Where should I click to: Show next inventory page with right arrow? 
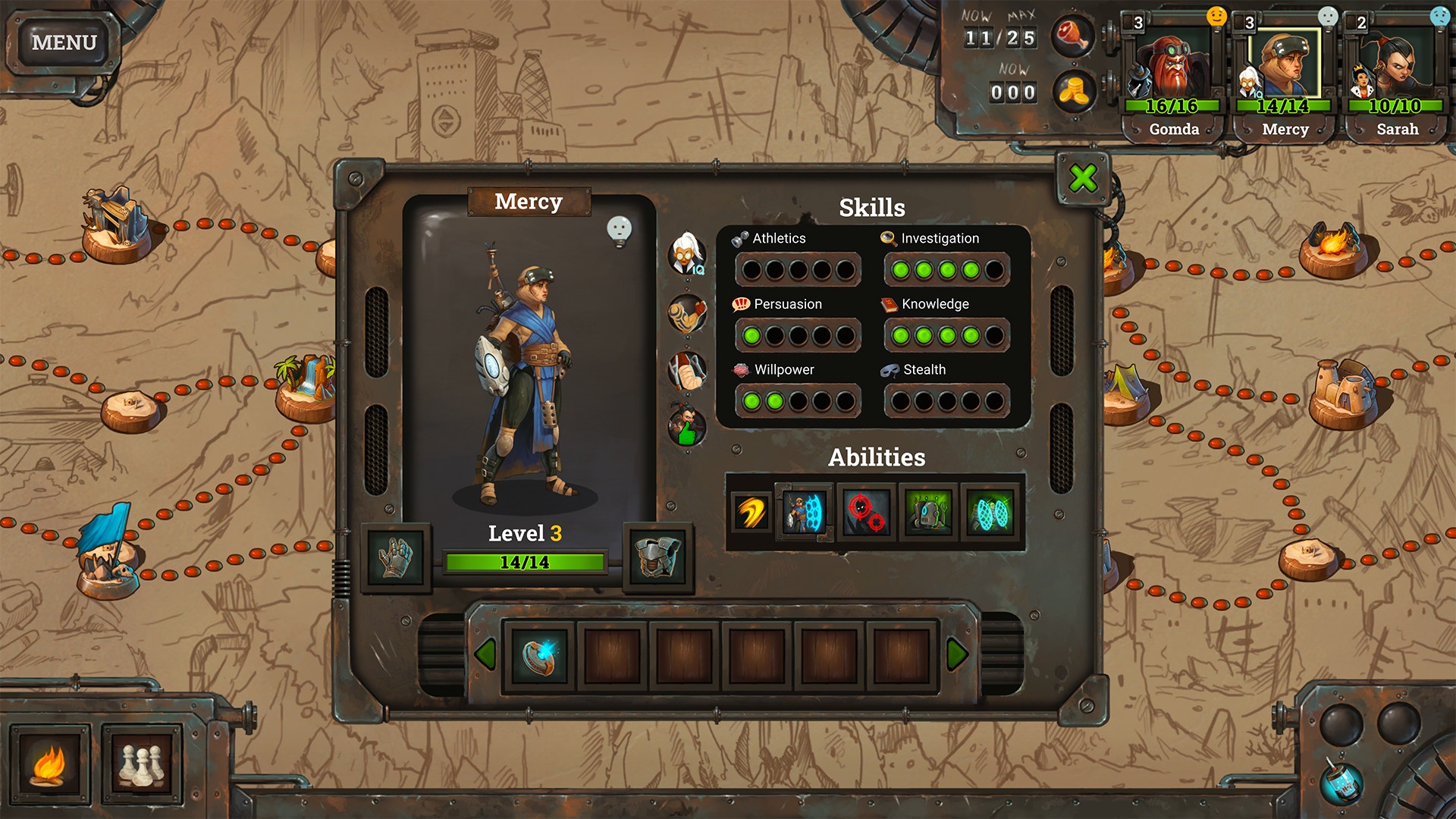(x=957, y=654)
